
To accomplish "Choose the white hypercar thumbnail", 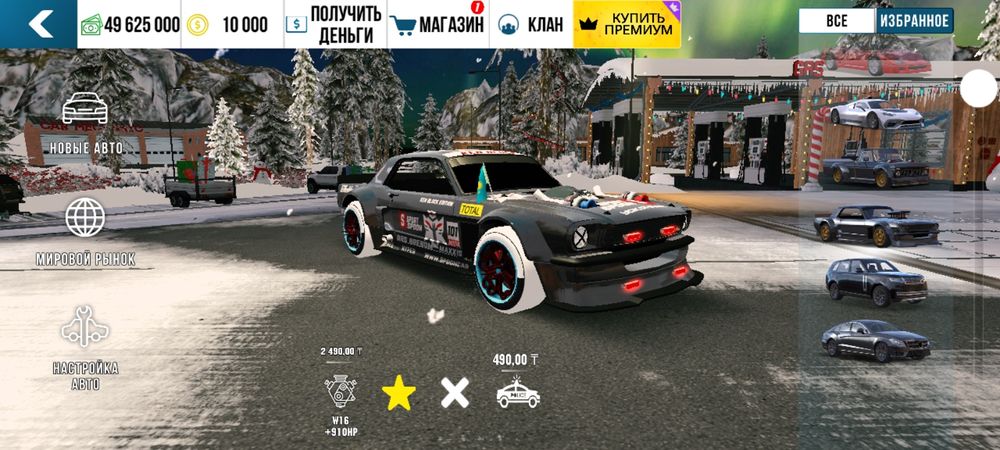I will coord(875,113).
